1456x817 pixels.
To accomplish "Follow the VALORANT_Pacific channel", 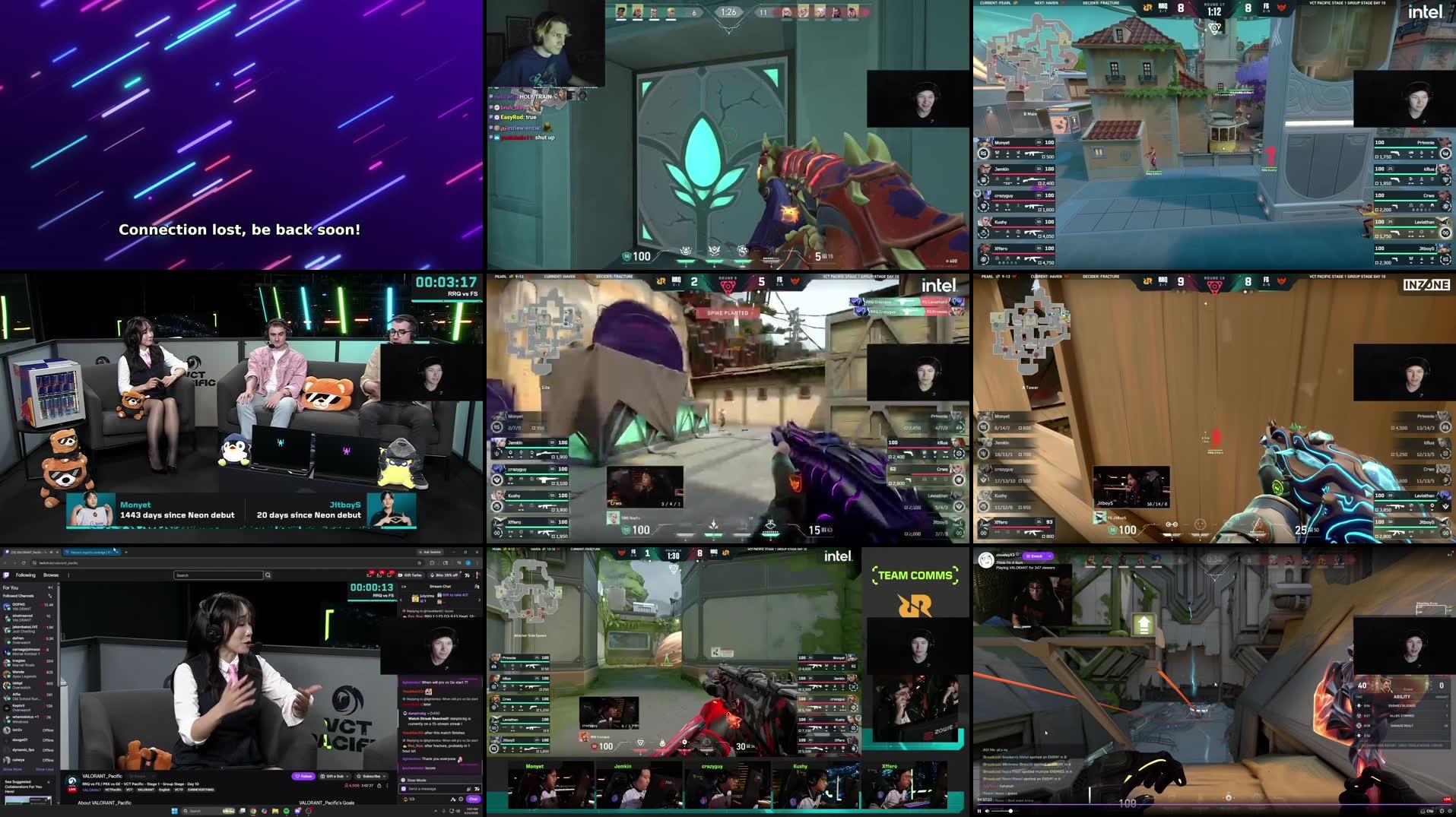I will [303, 776].
